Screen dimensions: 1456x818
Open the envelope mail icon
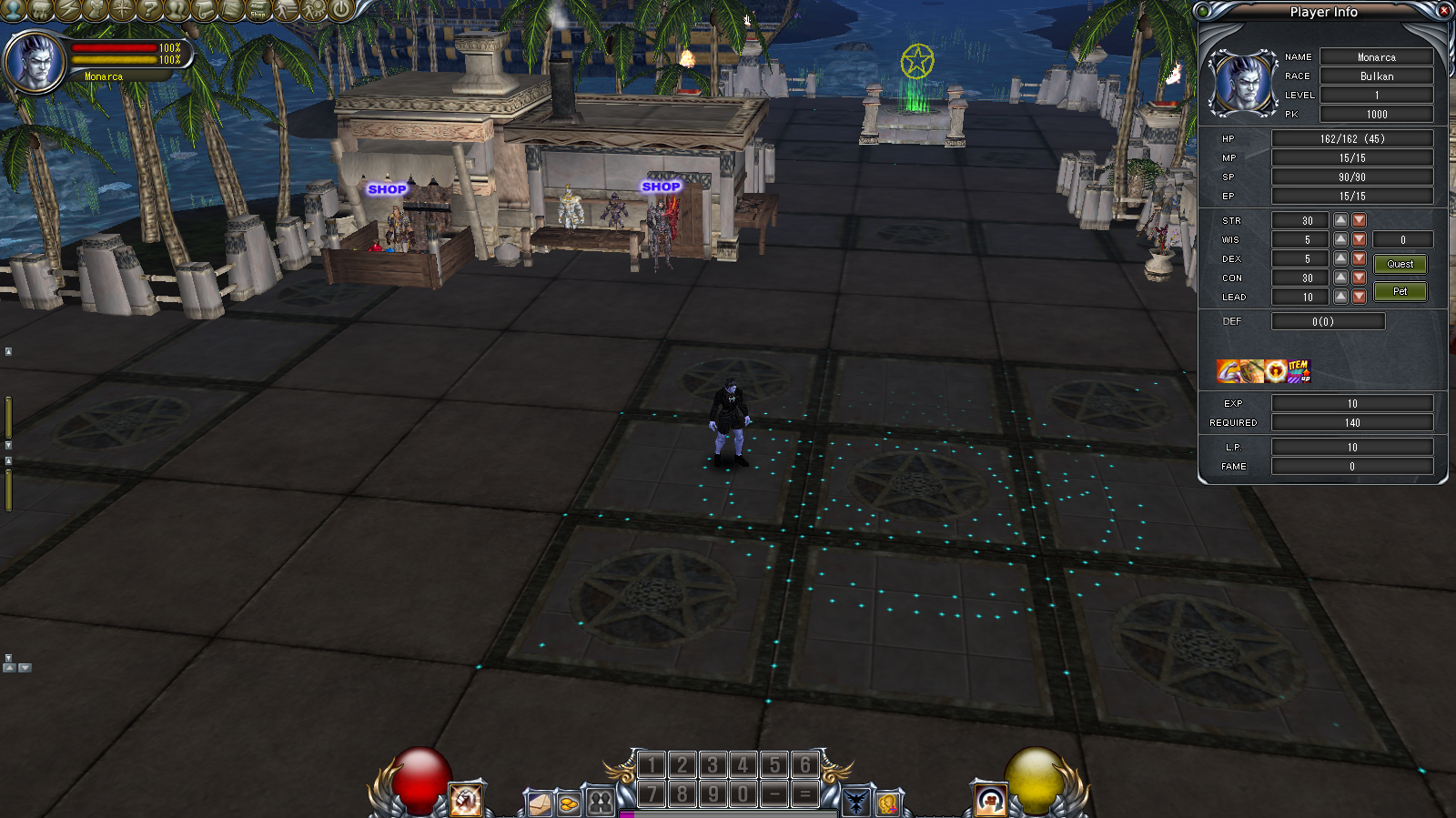coord(540,804)
